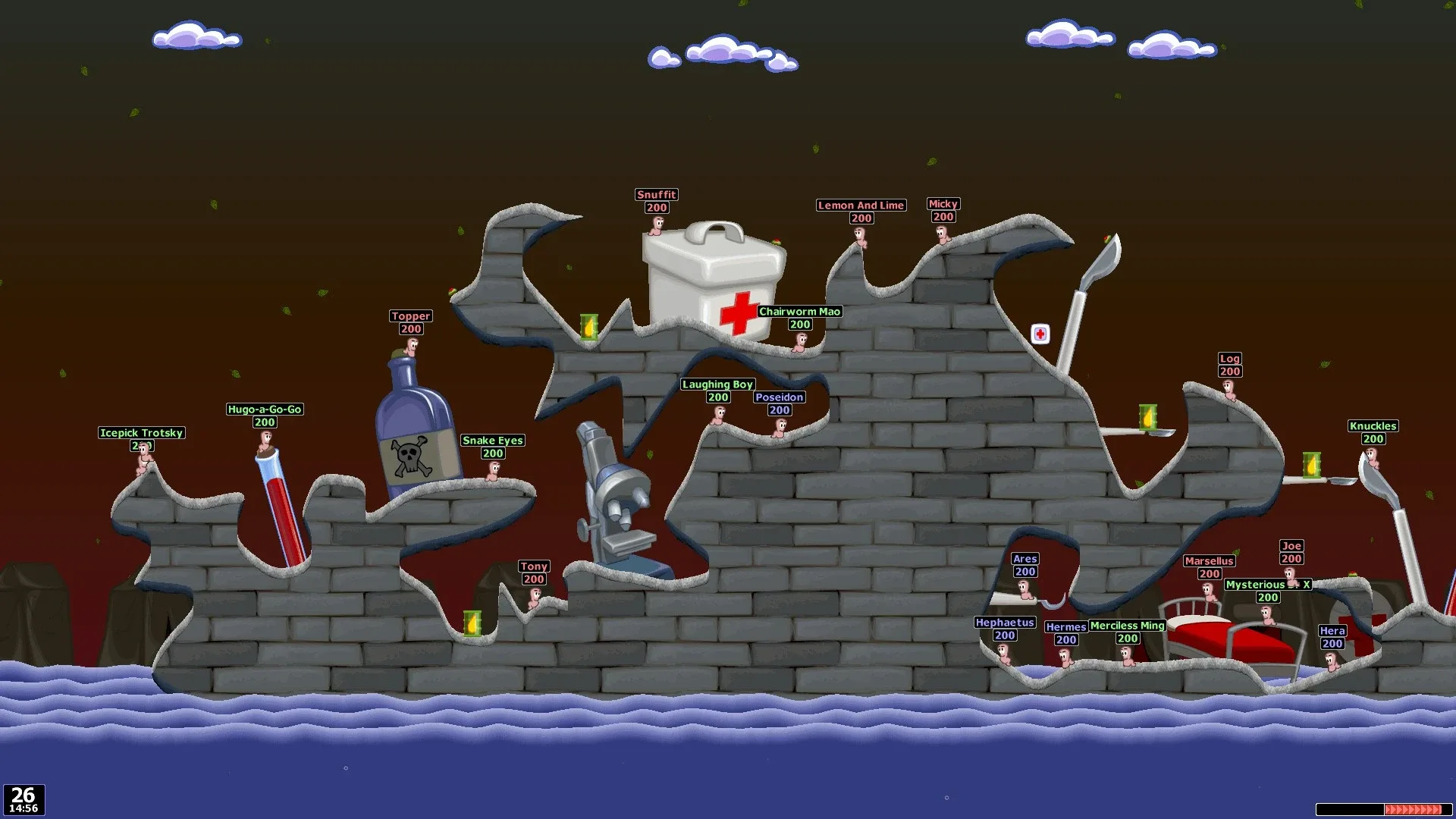Click the oil drum on the spoon near Log
Screen dimensions: 1456x819
point(1147,418)
